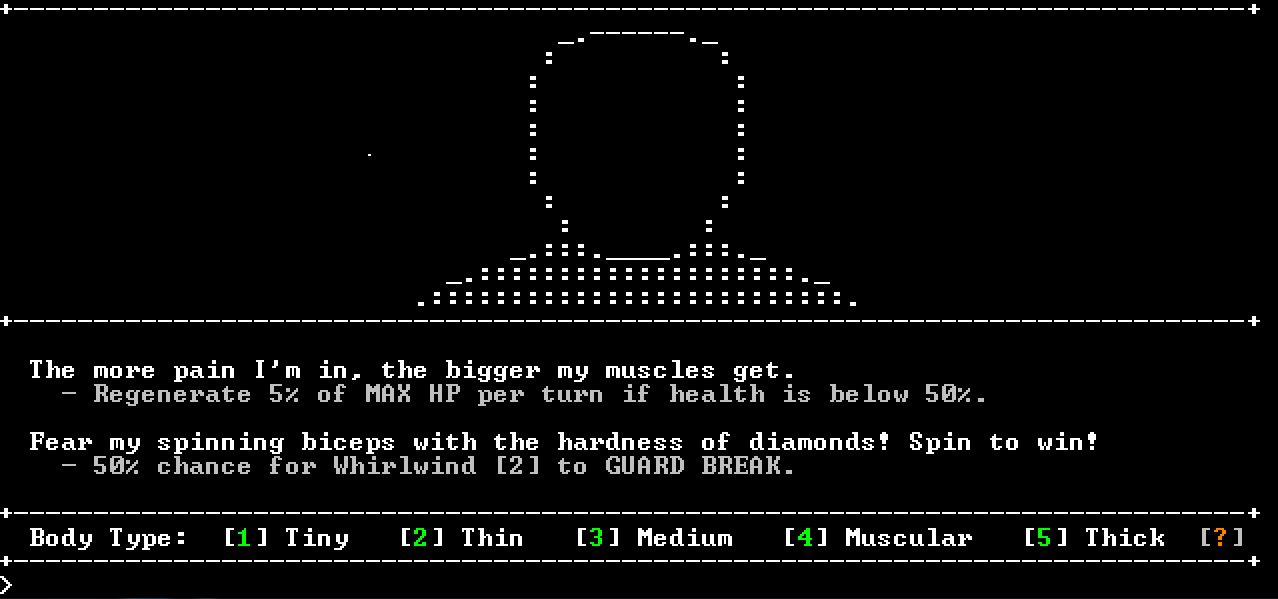
Task: Open help with the orange question mark
Action: click(x=1222, y=538)
